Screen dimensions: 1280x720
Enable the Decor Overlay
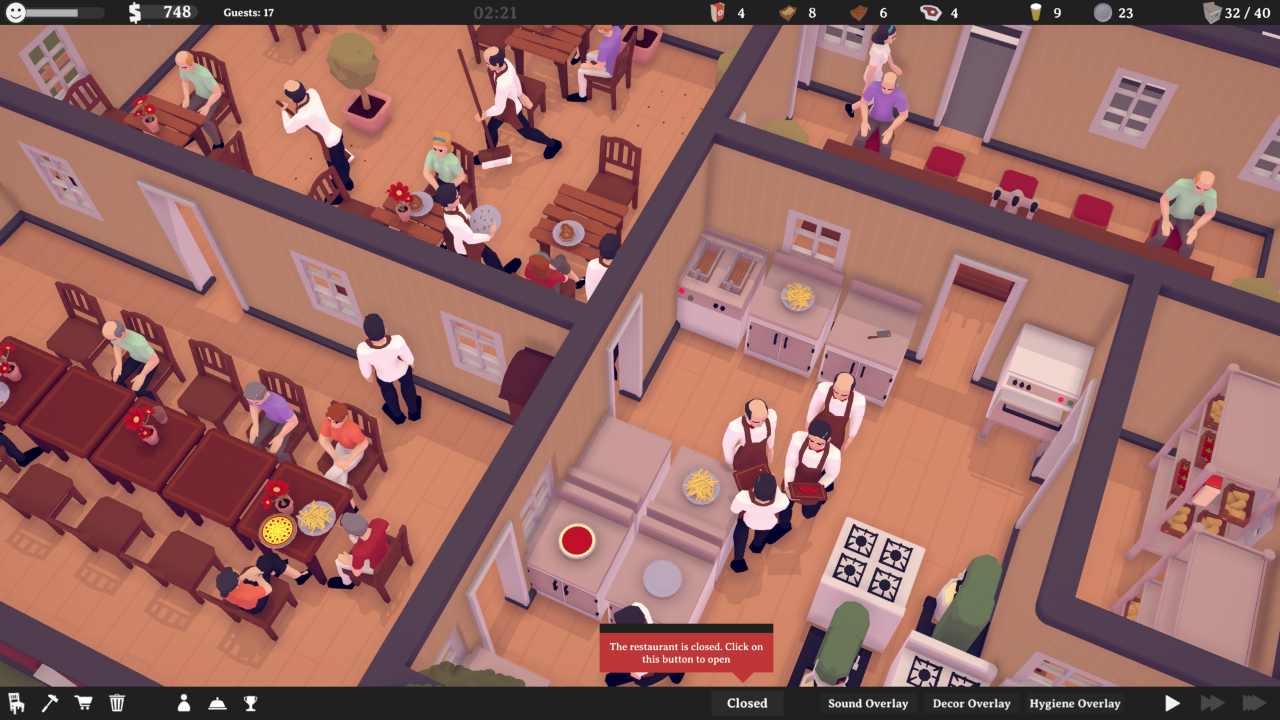[969, 703]
